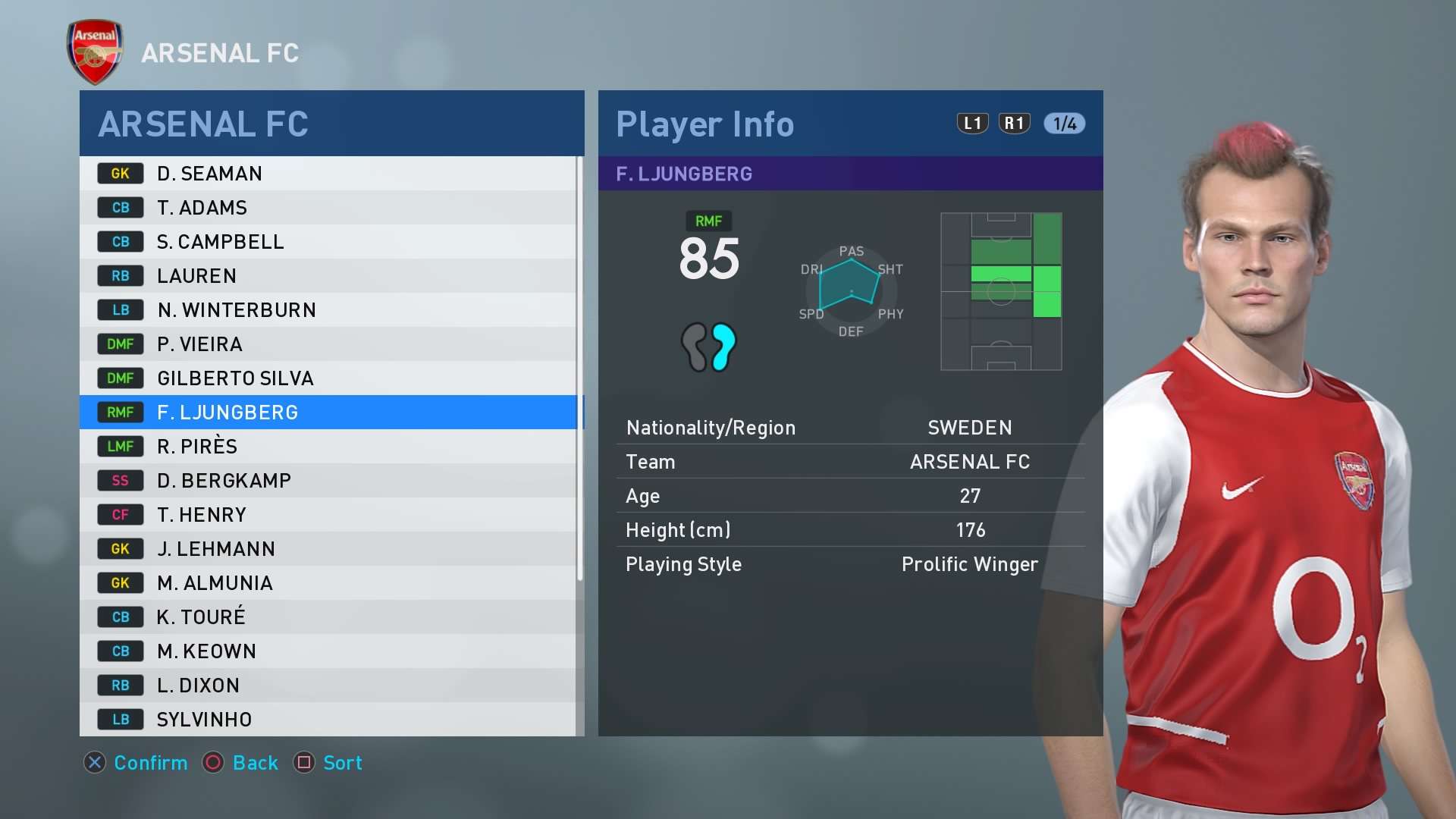This screenshot has width=1456, height=819.
Task: Select the highlighted F. Ljungberg row
Action: pos(328,413)
